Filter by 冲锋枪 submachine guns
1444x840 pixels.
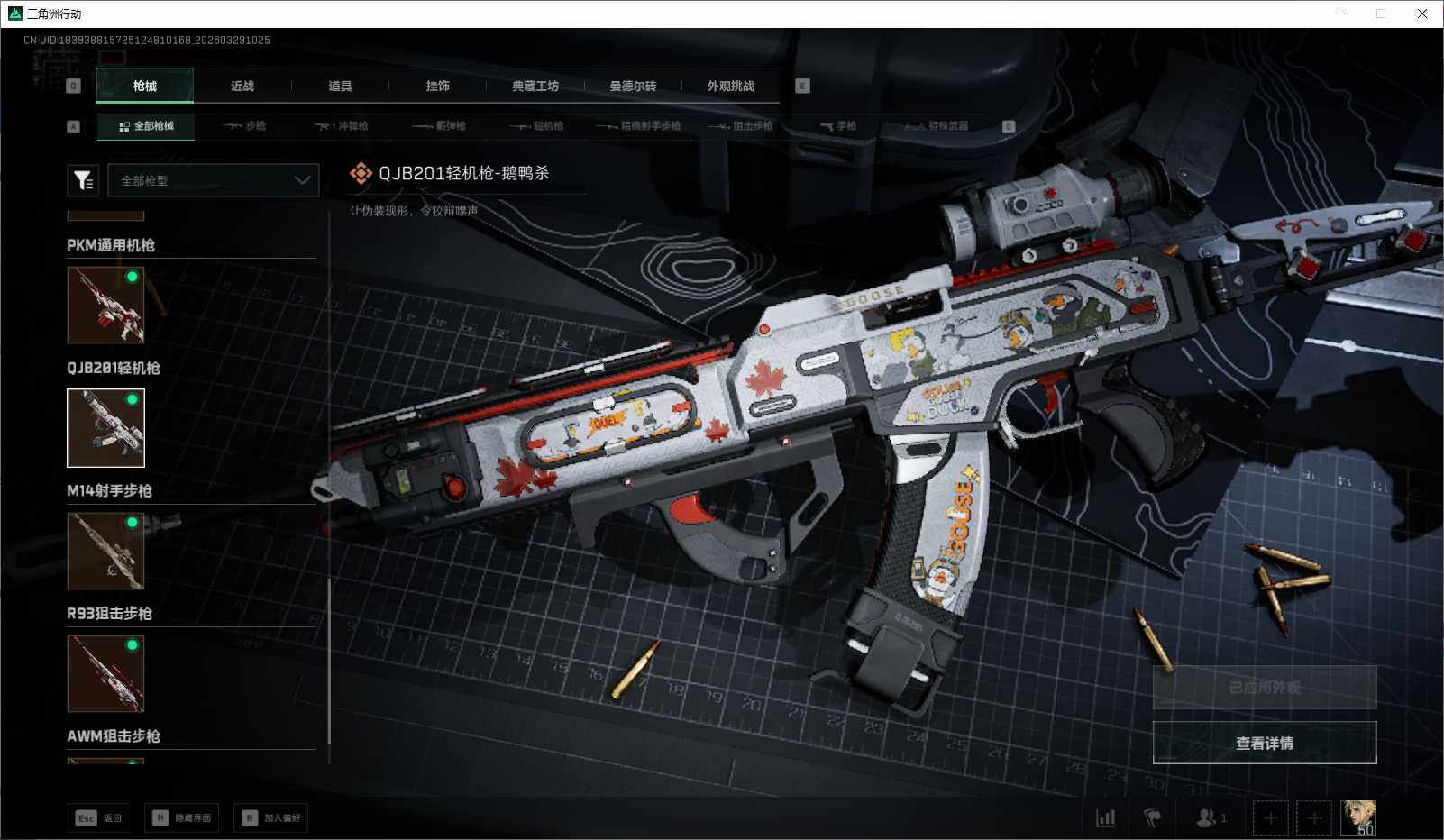tap(342, 126)
